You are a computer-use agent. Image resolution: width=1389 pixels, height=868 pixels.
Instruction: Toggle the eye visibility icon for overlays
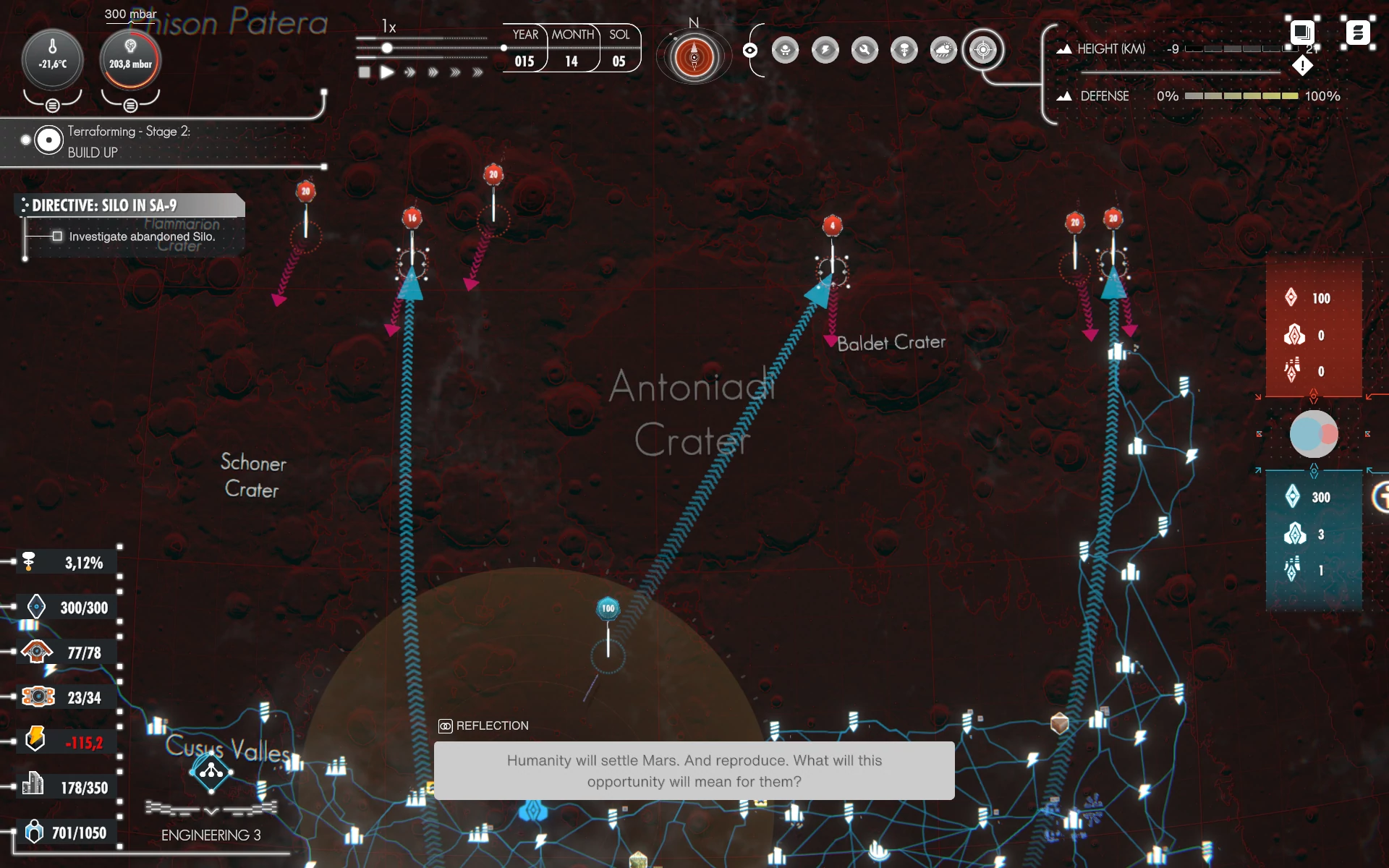point(750,50)
